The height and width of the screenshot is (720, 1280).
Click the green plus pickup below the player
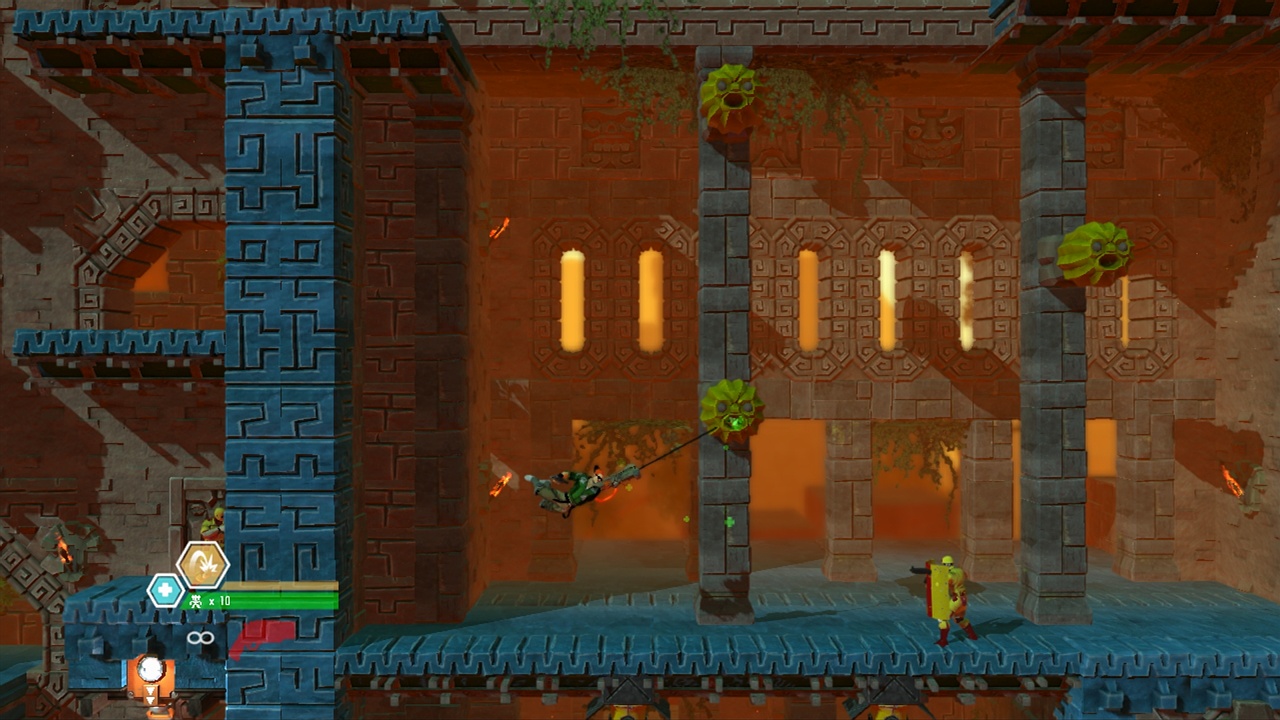729,522
